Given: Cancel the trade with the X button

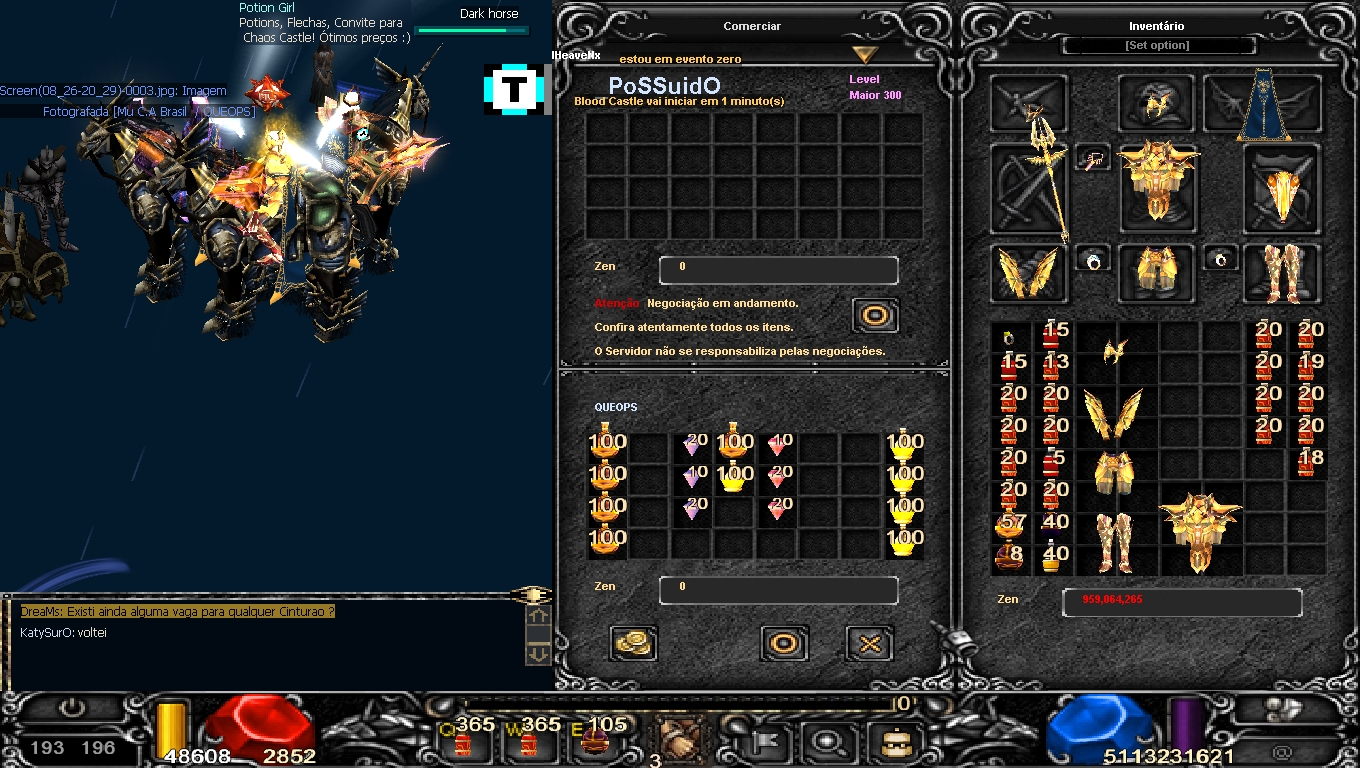Looking at the screenshot, I should click(869, 643).
